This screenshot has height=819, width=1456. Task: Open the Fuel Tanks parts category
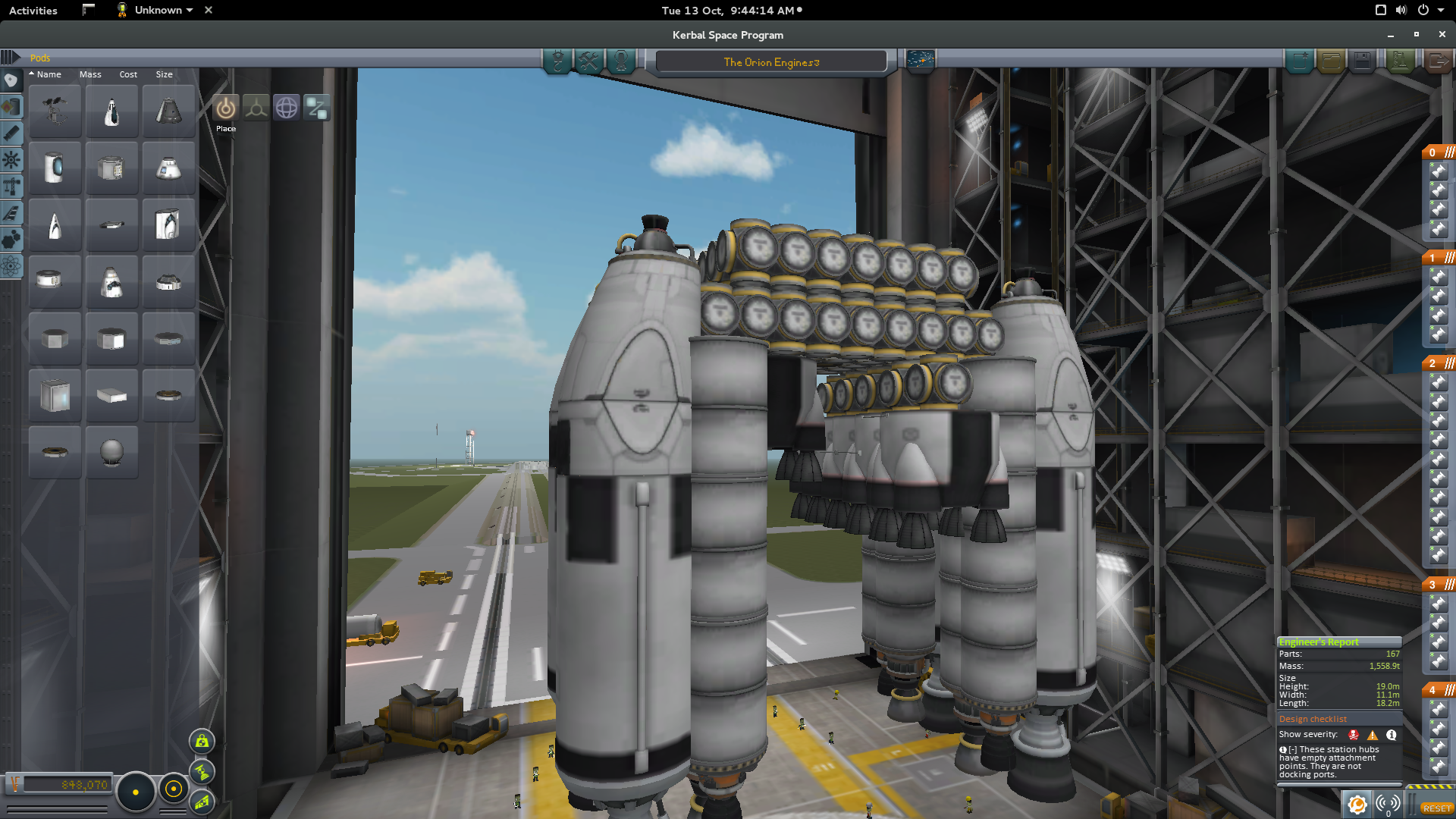point(11,107)
